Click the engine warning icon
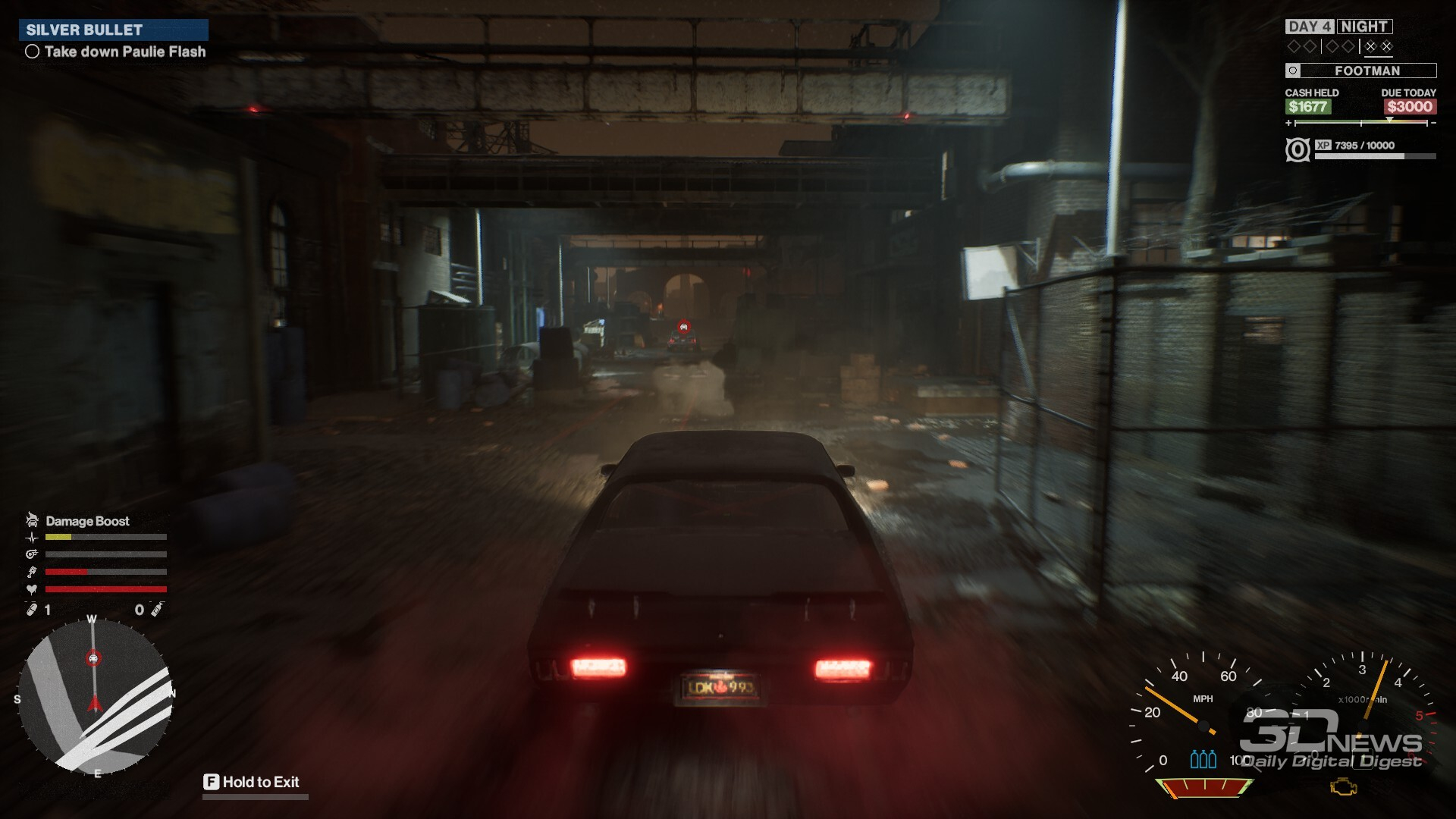1456x819 pixels. click(1344, 787)
